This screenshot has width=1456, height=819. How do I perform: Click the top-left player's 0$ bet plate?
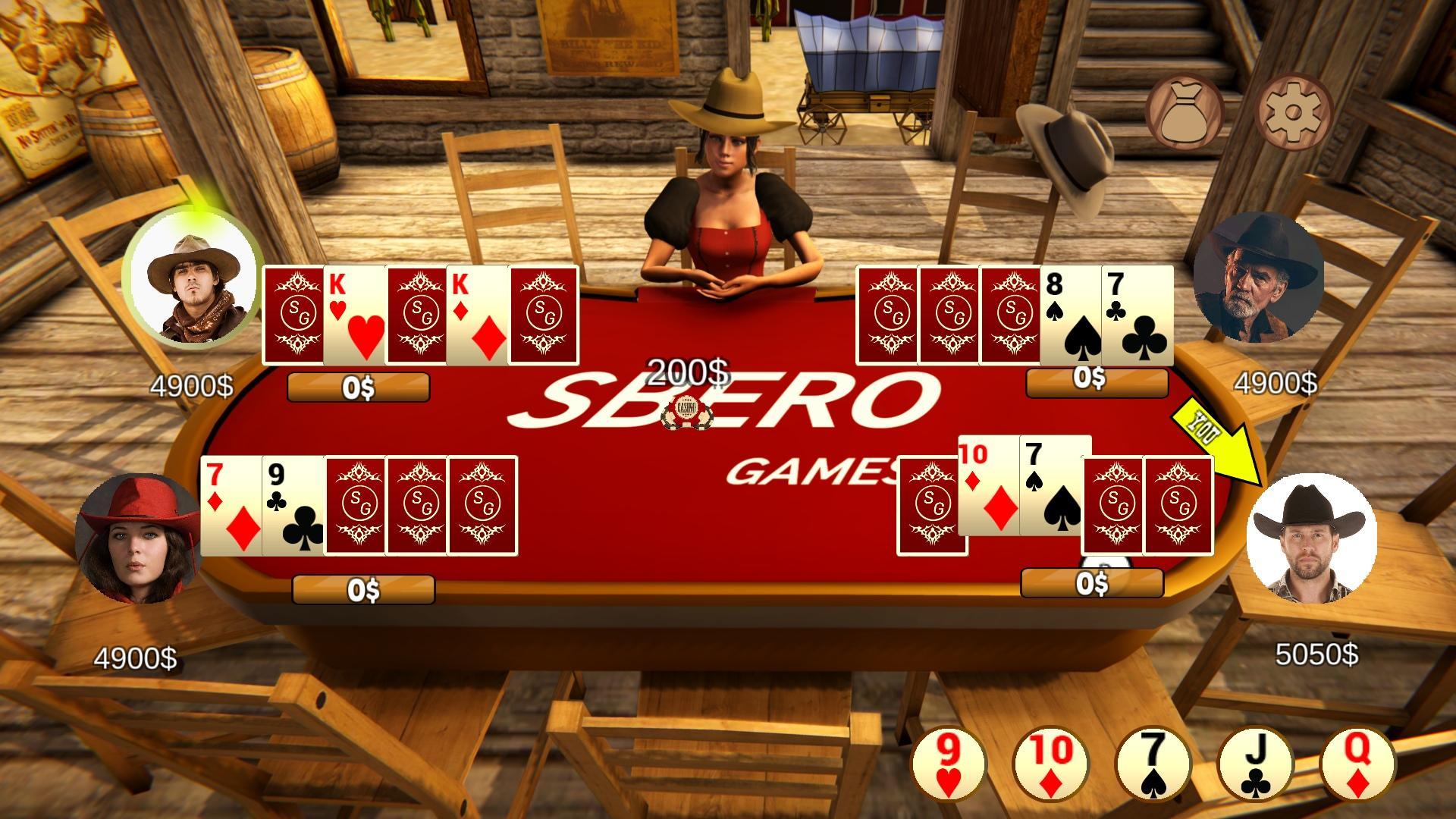click(x=357, y=388)
